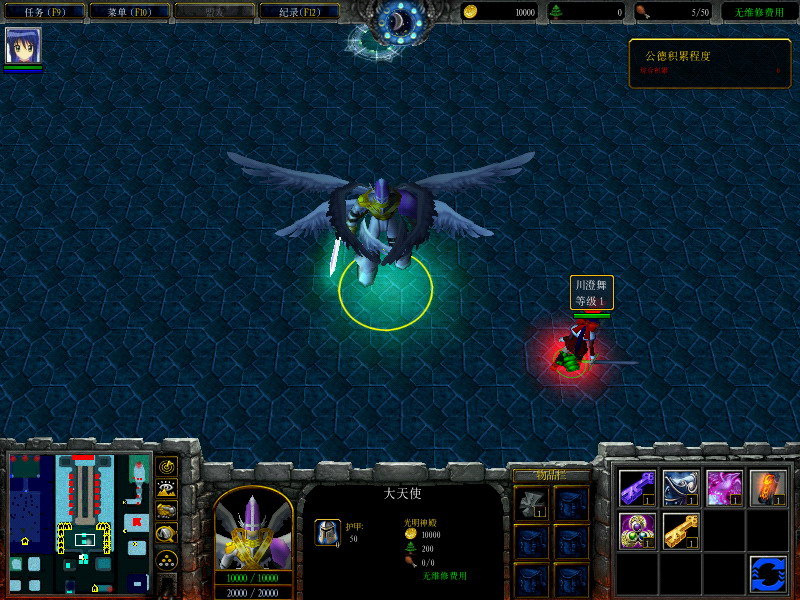Activate the flaming scroll item icon
The width and height of the screenshot is (800, 600).
[768, 487]
